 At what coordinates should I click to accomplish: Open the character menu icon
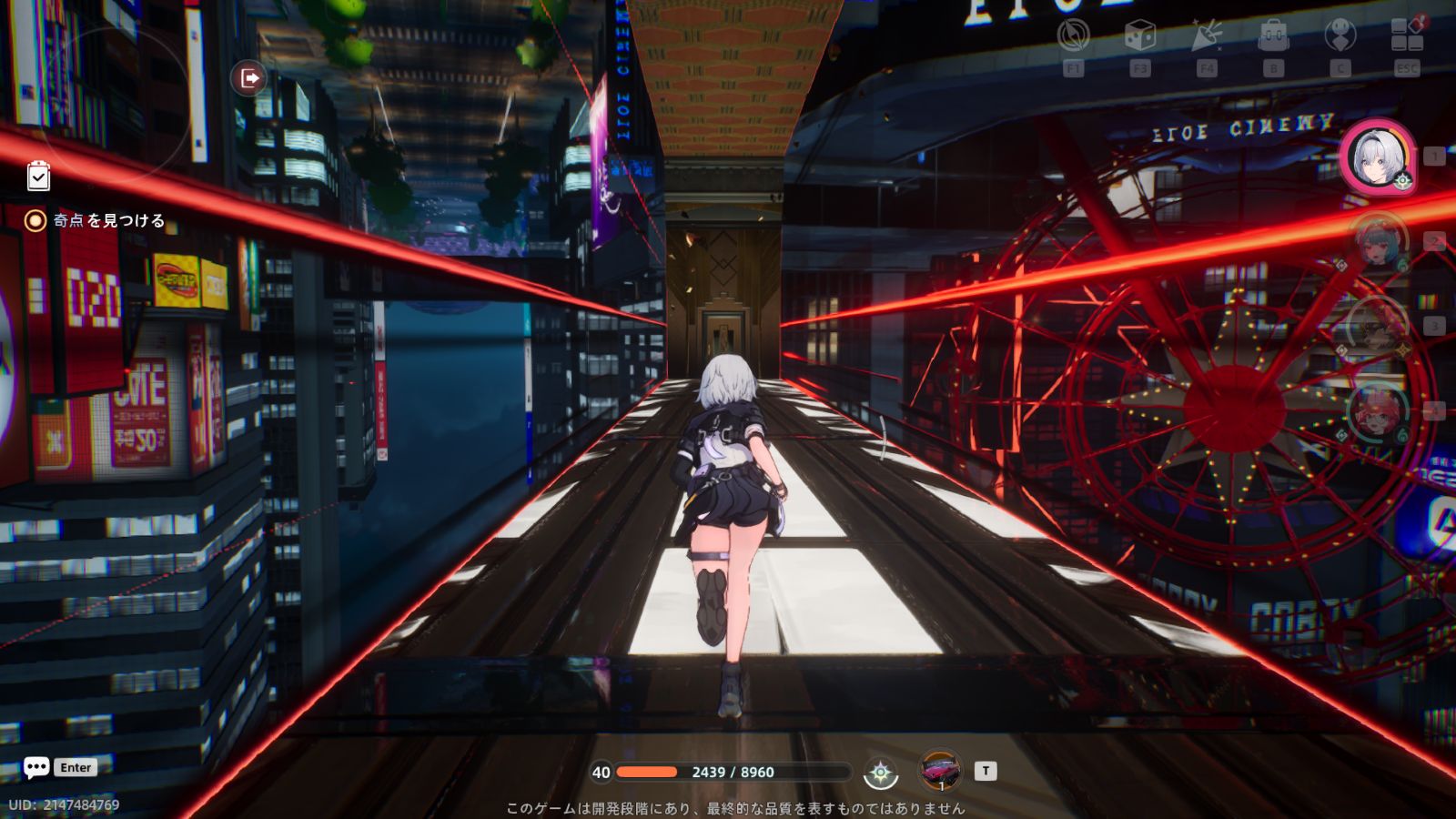(x=1340, y=36)
